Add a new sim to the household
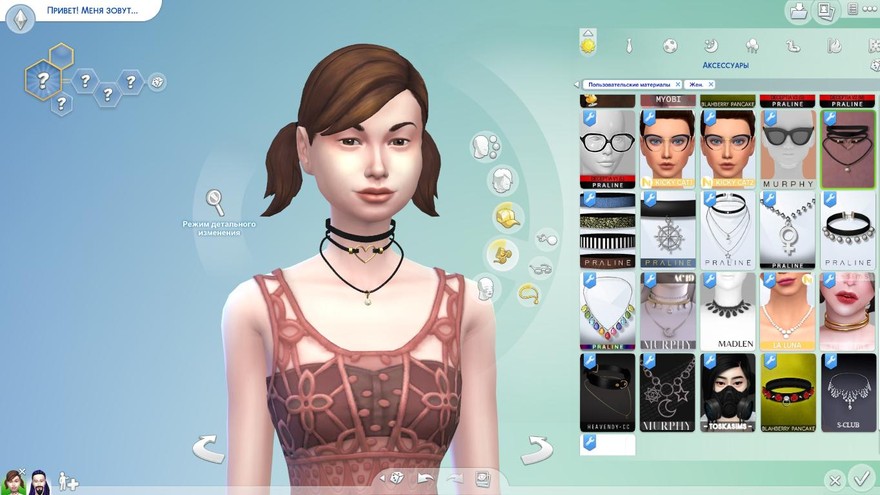This screenshot has width=880, height=495. [68, 481]
